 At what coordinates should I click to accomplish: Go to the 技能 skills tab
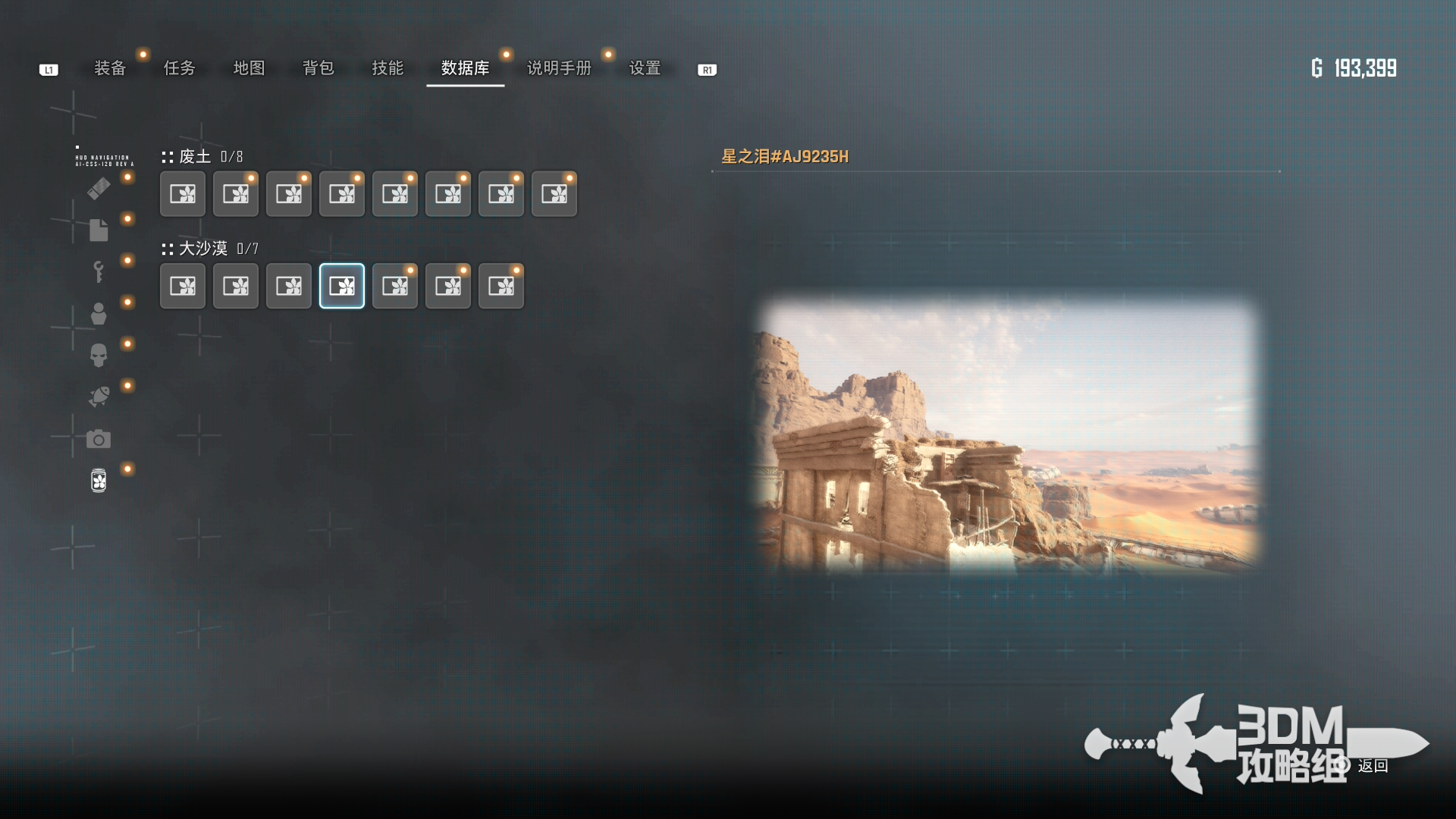388,68
